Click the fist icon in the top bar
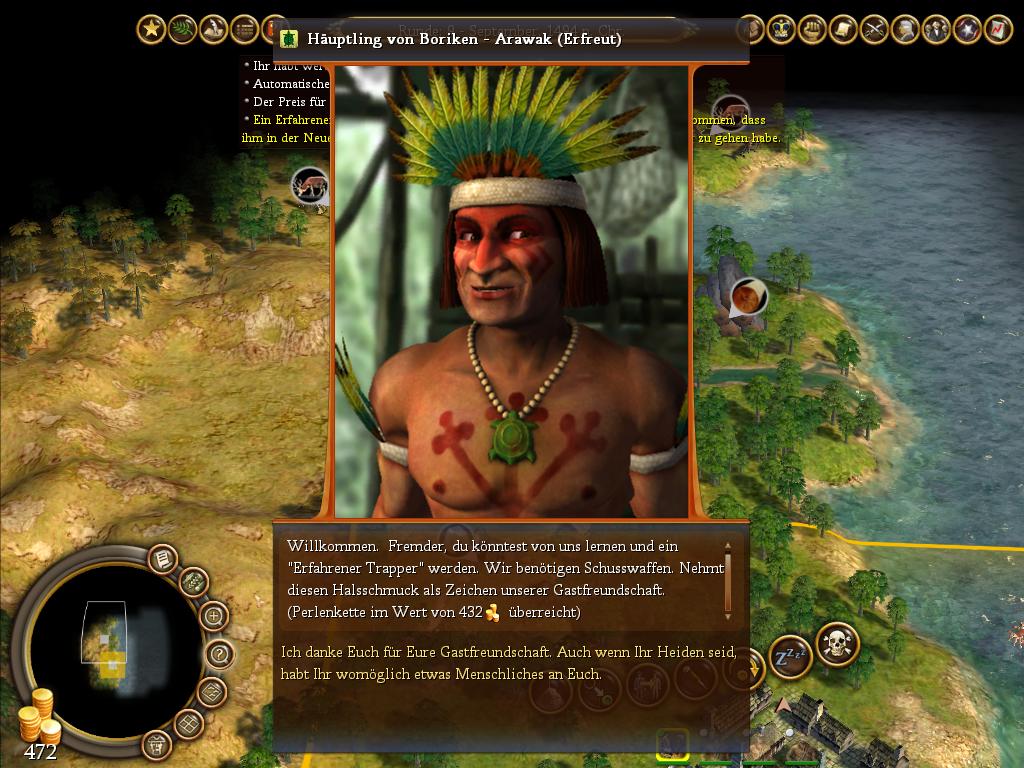 [x=814, y=30]
